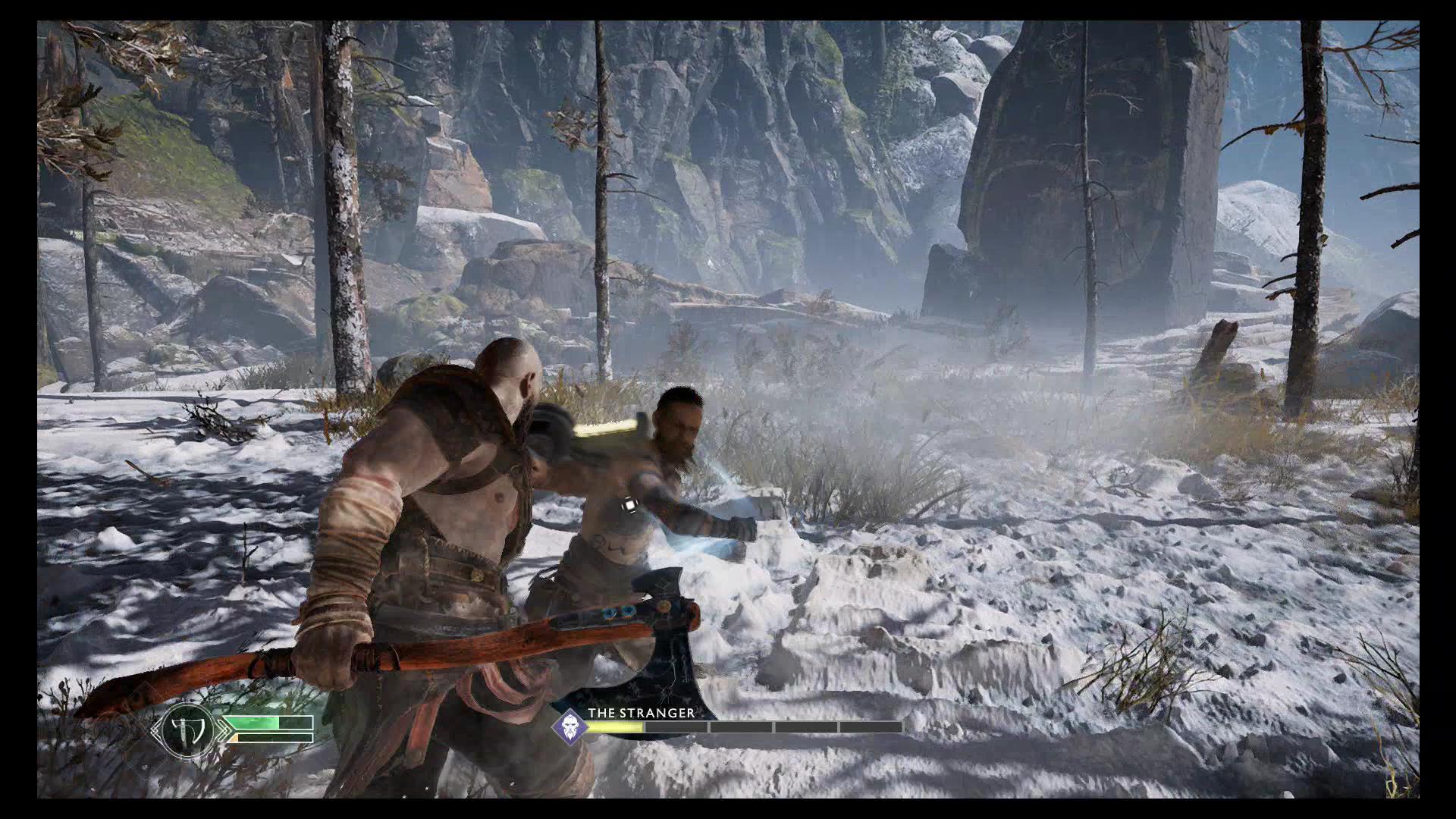Click the Leviathan Axe weapon emblem
This screenshot has height=819, width=1456.
pos(187,730)
